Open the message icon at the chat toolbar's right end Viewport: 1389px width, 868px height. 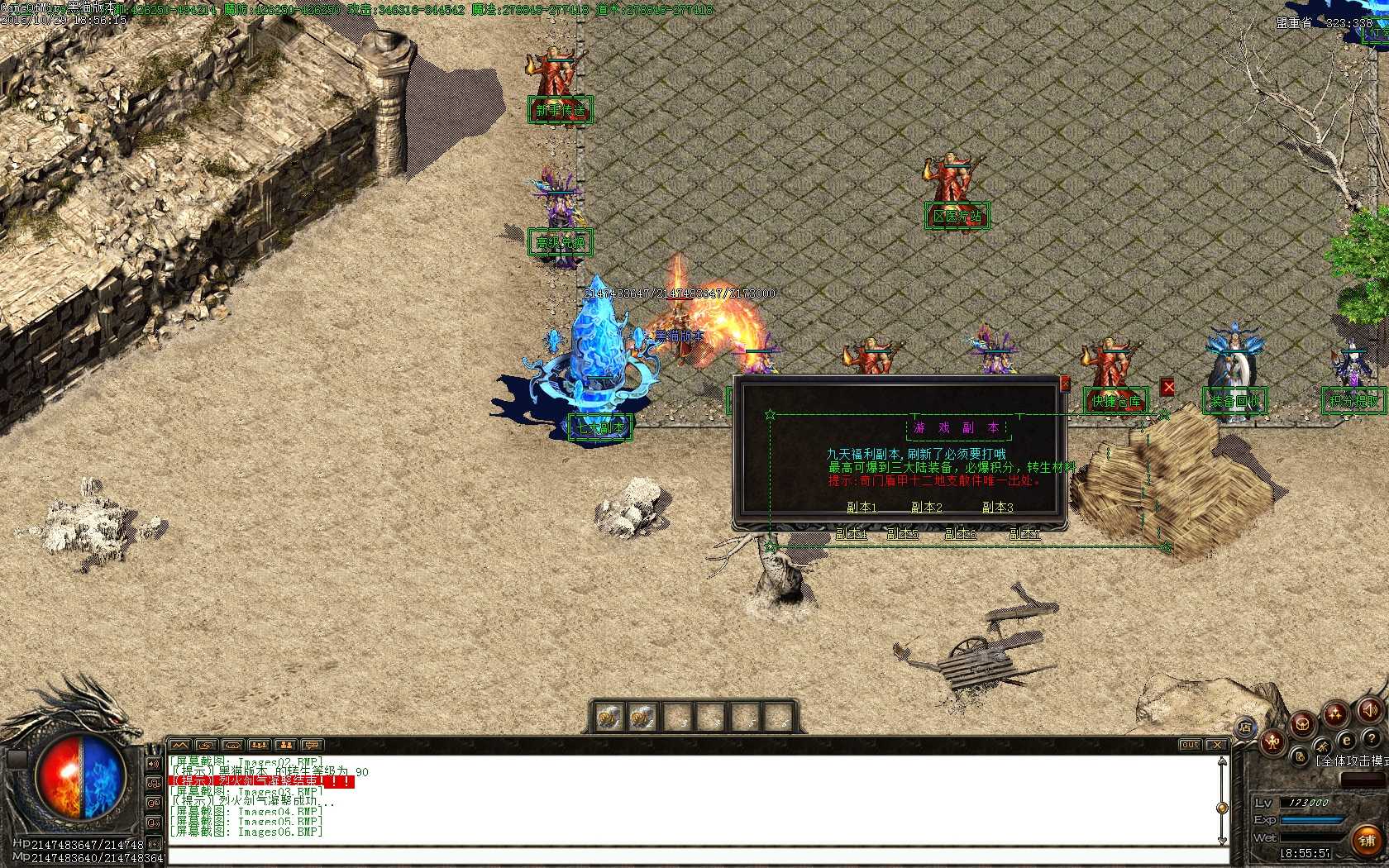(313, 746)
